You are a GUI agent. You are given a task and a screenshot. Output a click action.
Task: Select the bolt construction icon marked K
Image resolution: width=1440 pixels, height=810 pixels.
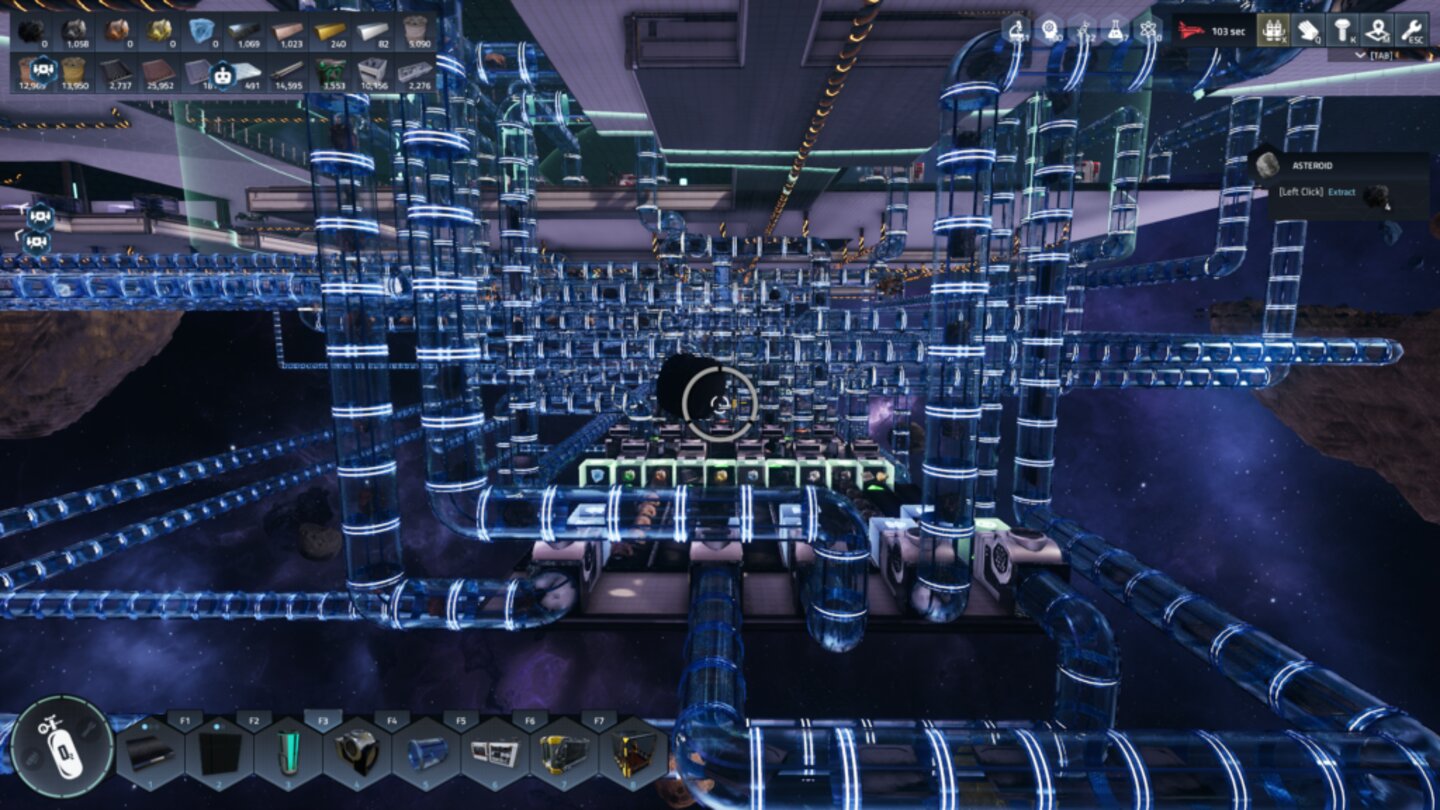point(1341,31)
